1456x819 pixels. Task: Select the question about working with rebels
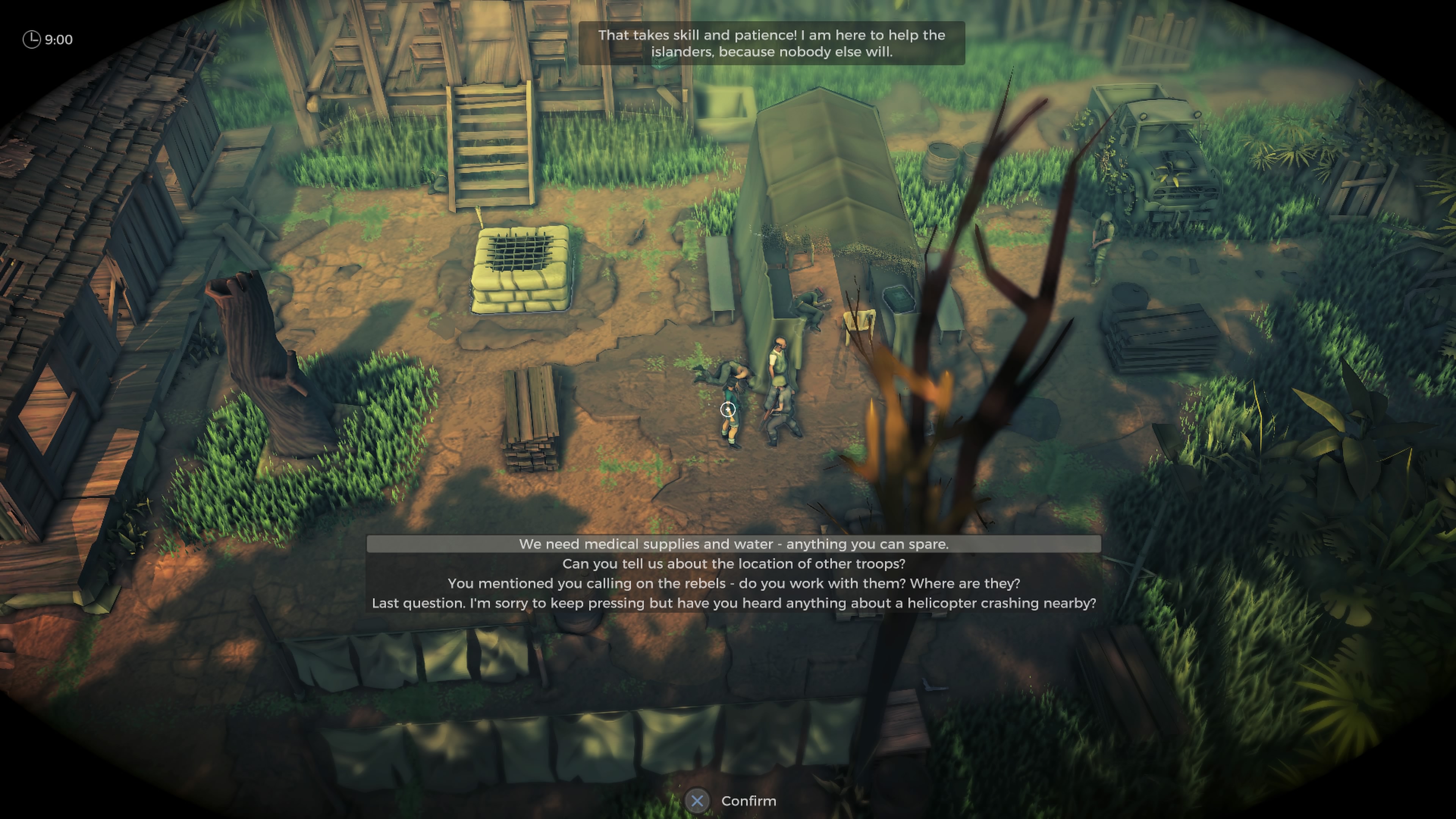coord(734,583)
